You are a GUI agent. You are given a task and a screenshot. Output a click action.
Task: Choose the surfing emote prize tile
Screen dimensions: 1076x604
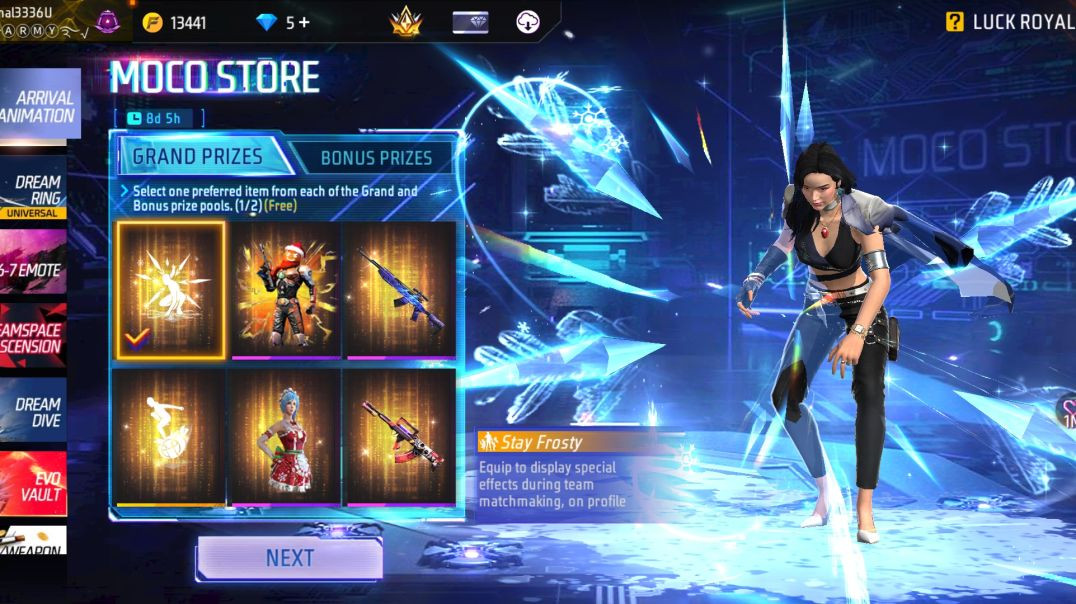click(170, 436)
